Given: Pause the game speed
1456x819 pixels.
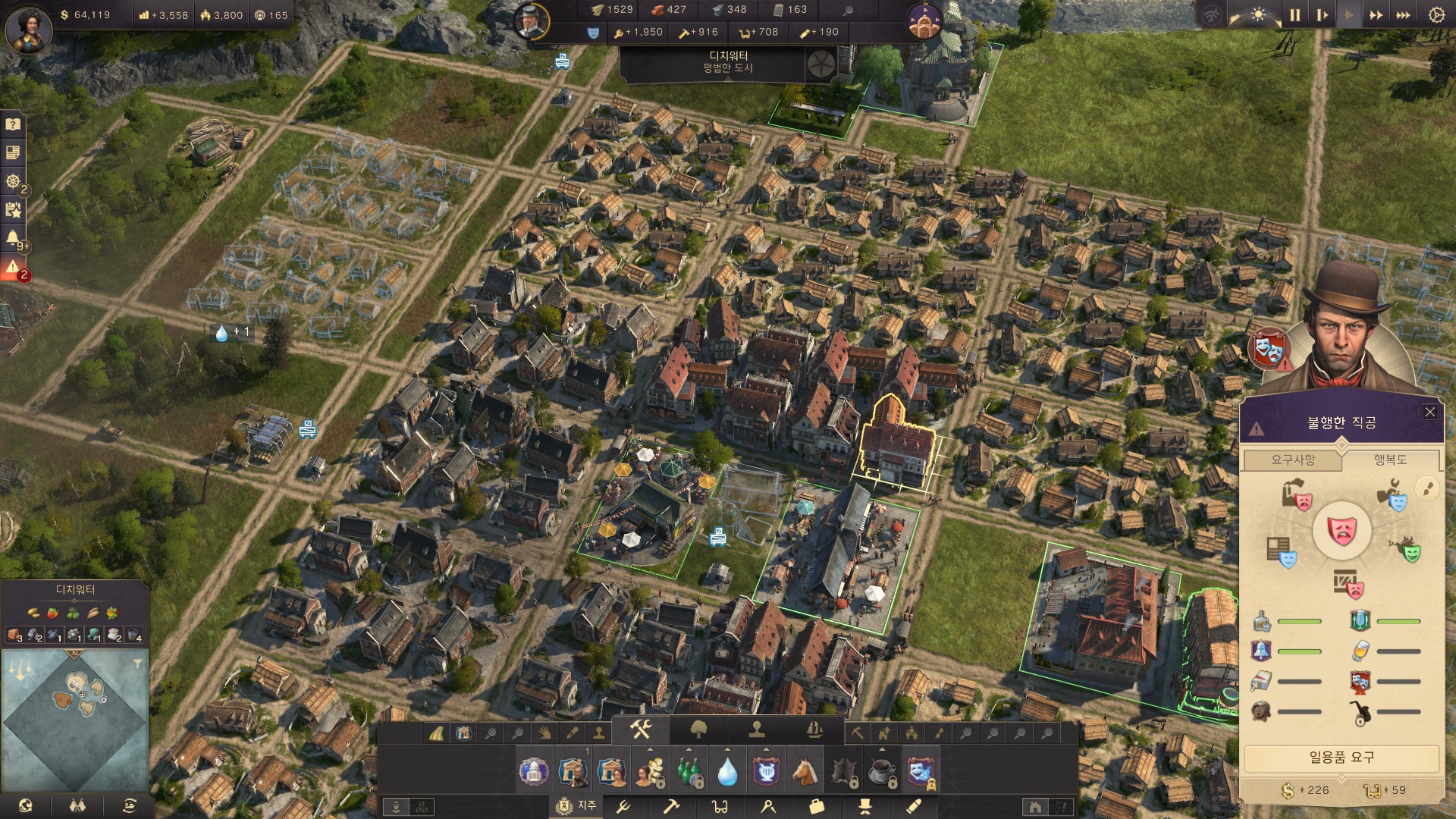Looking at the screenshot, I should (x=1294, y=15).
